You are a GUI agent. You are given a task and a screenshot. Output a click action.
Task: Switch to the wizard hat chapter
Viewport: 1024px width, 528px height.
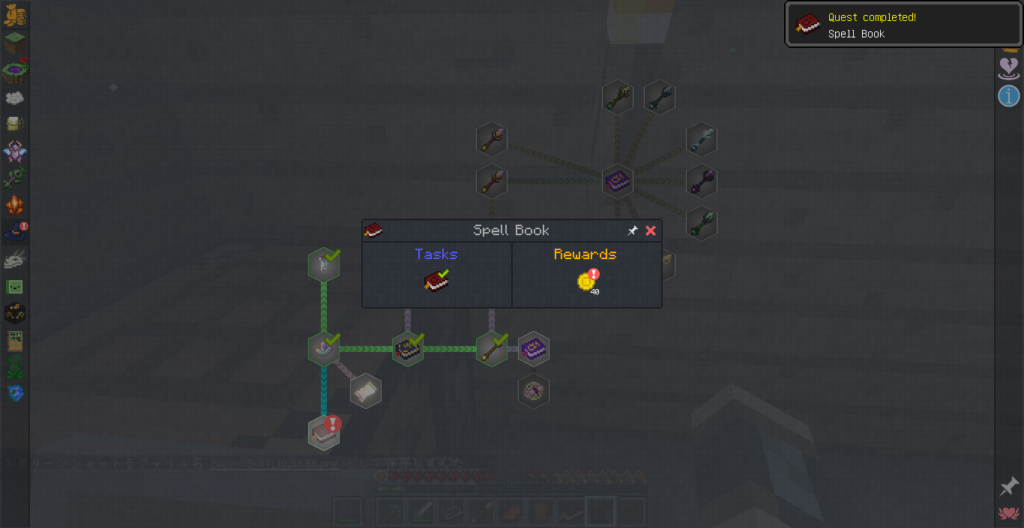[x=15, y=232]
